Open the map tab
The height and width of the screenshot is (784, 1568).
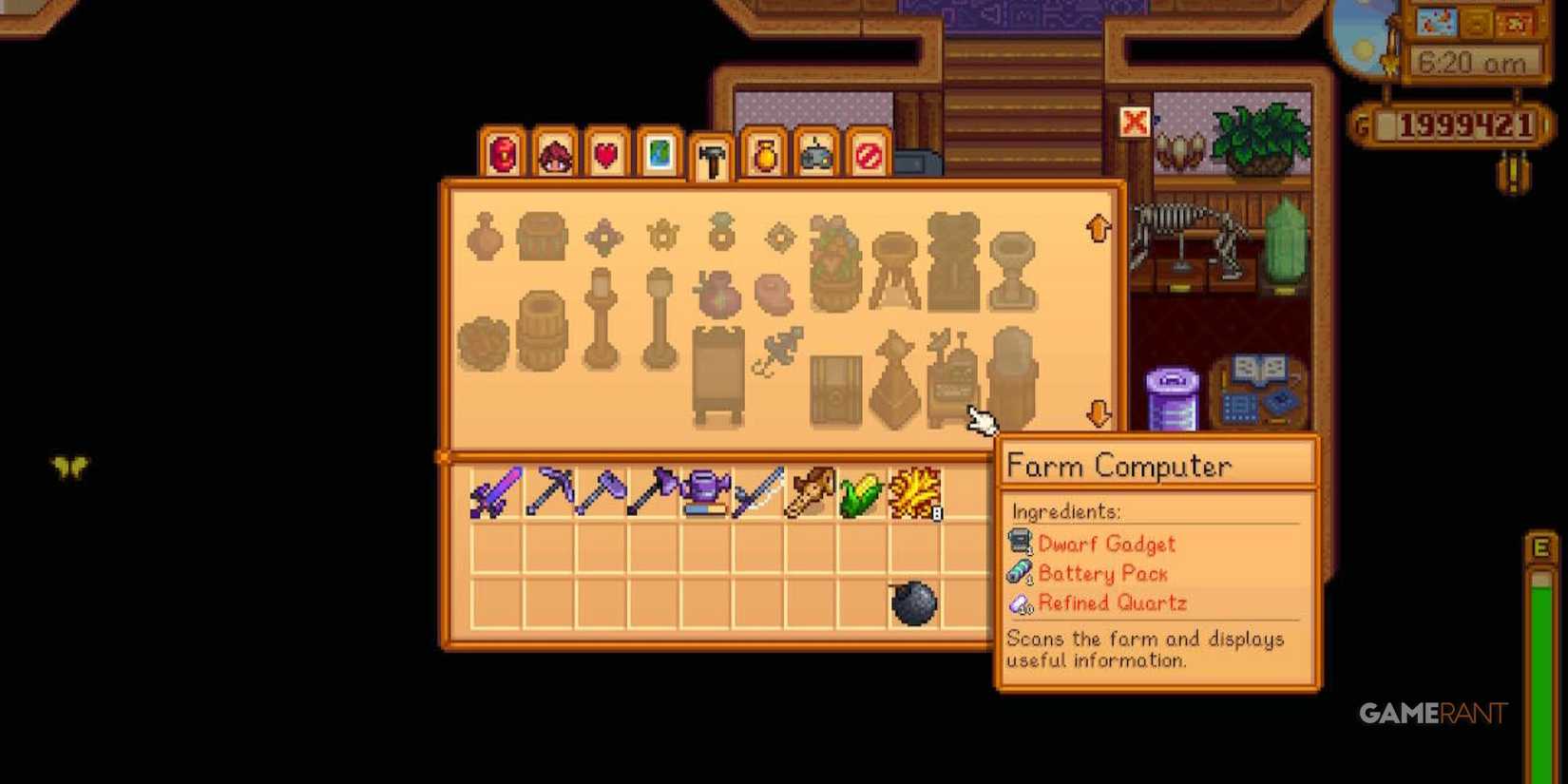pos(656,156)
